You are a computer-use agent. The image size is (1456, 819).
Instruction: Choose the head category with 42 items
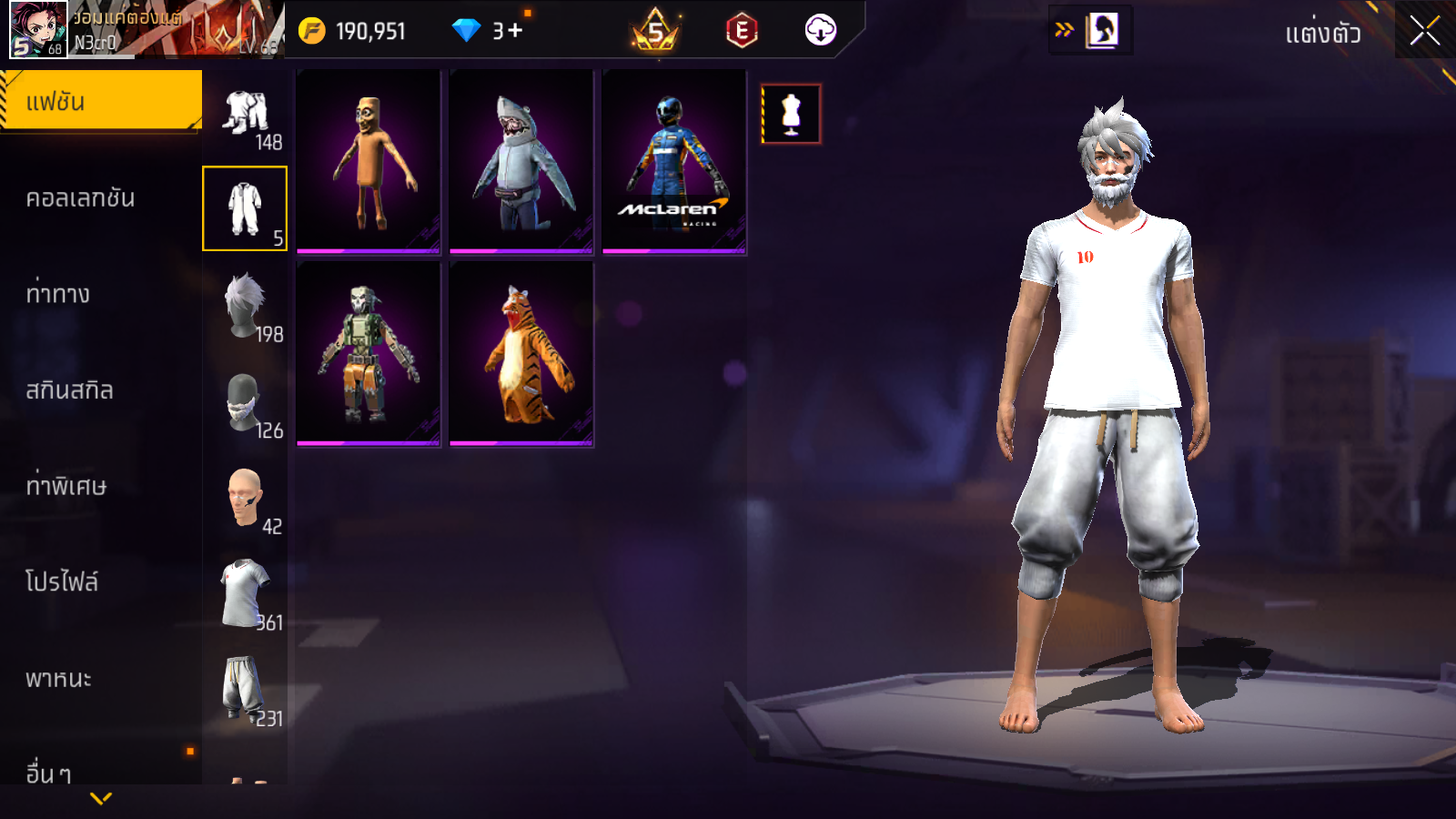click(246, 498)
